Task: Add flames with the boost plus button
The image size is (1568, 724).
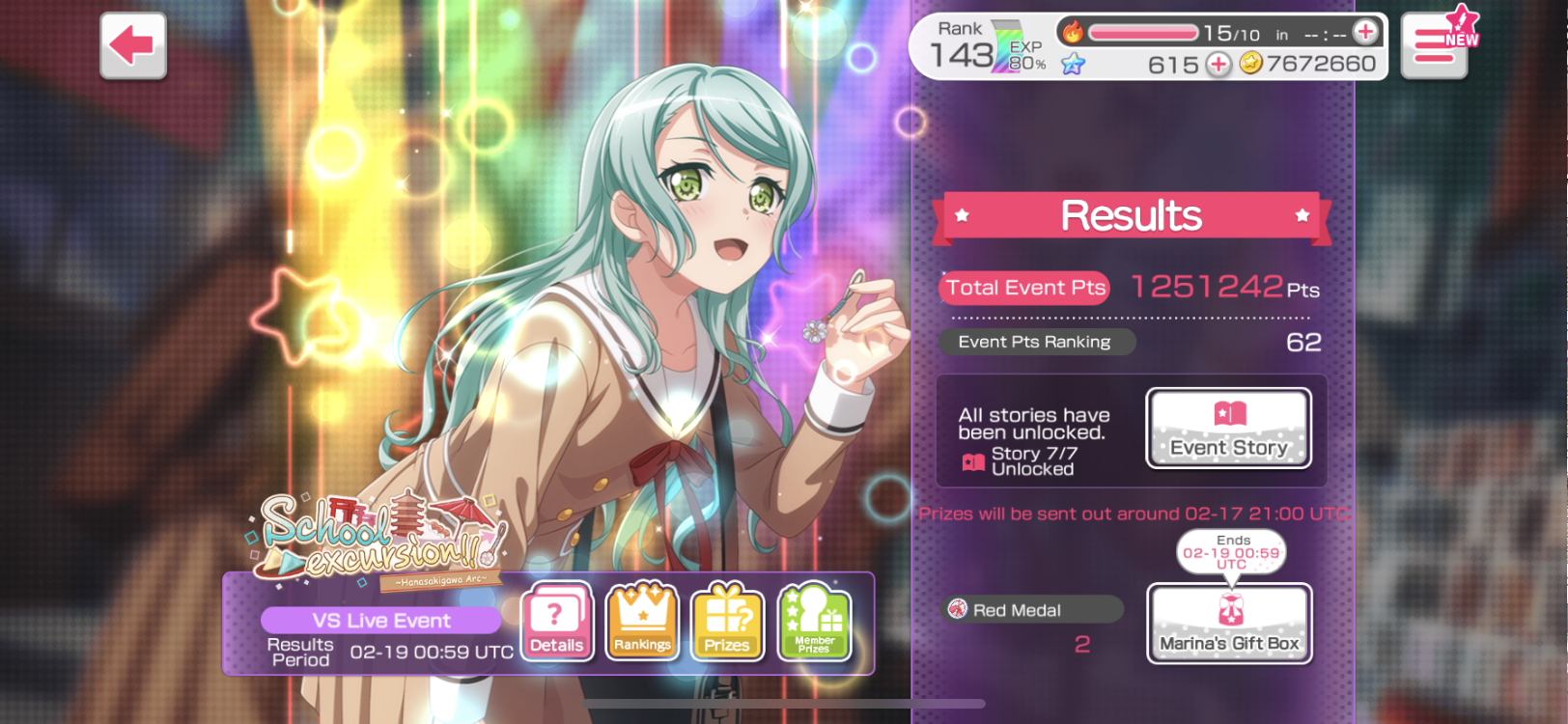Action: [x=1365, y=33]
